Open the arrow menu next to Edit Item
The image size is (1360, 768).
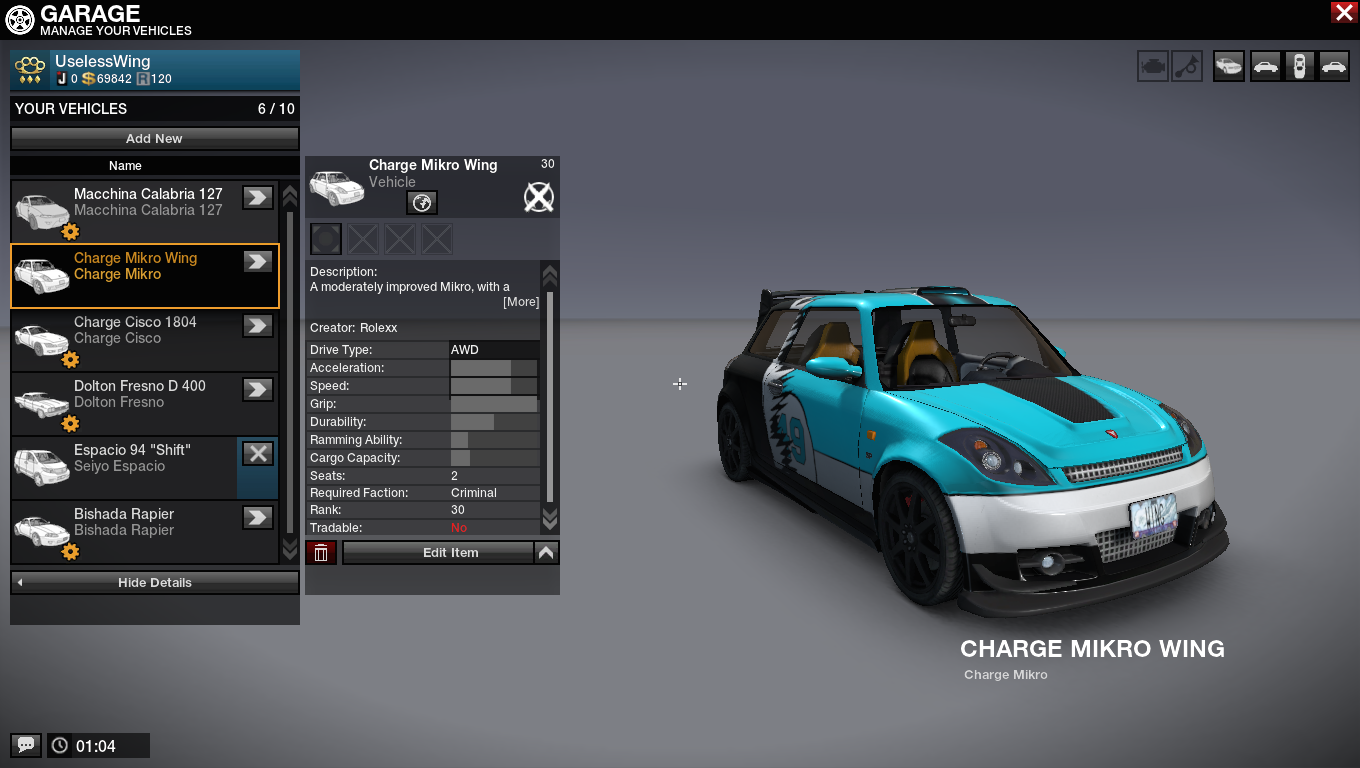click(547, 553)
